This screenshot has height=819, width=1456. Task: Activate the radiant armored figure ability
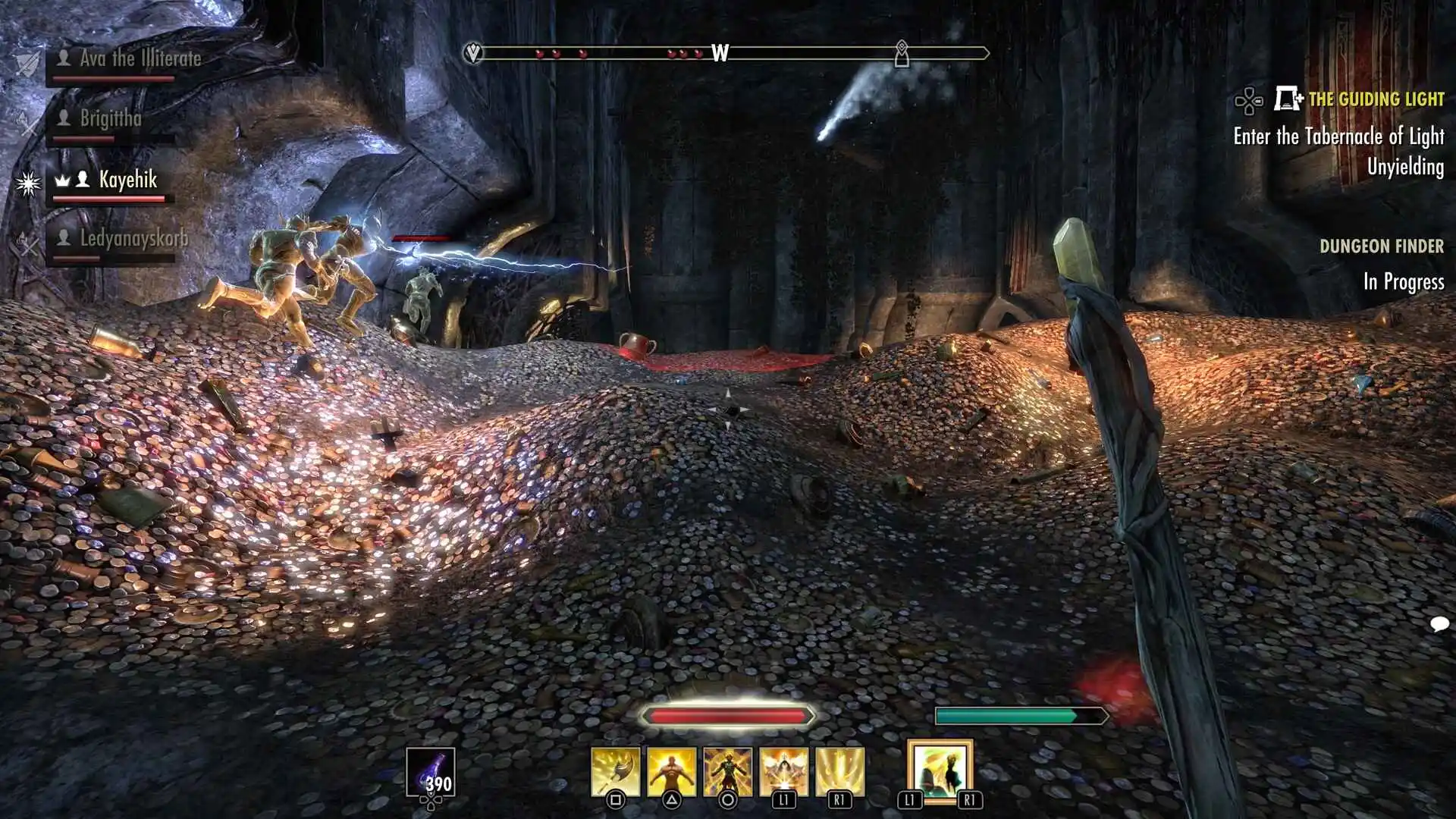727,772
